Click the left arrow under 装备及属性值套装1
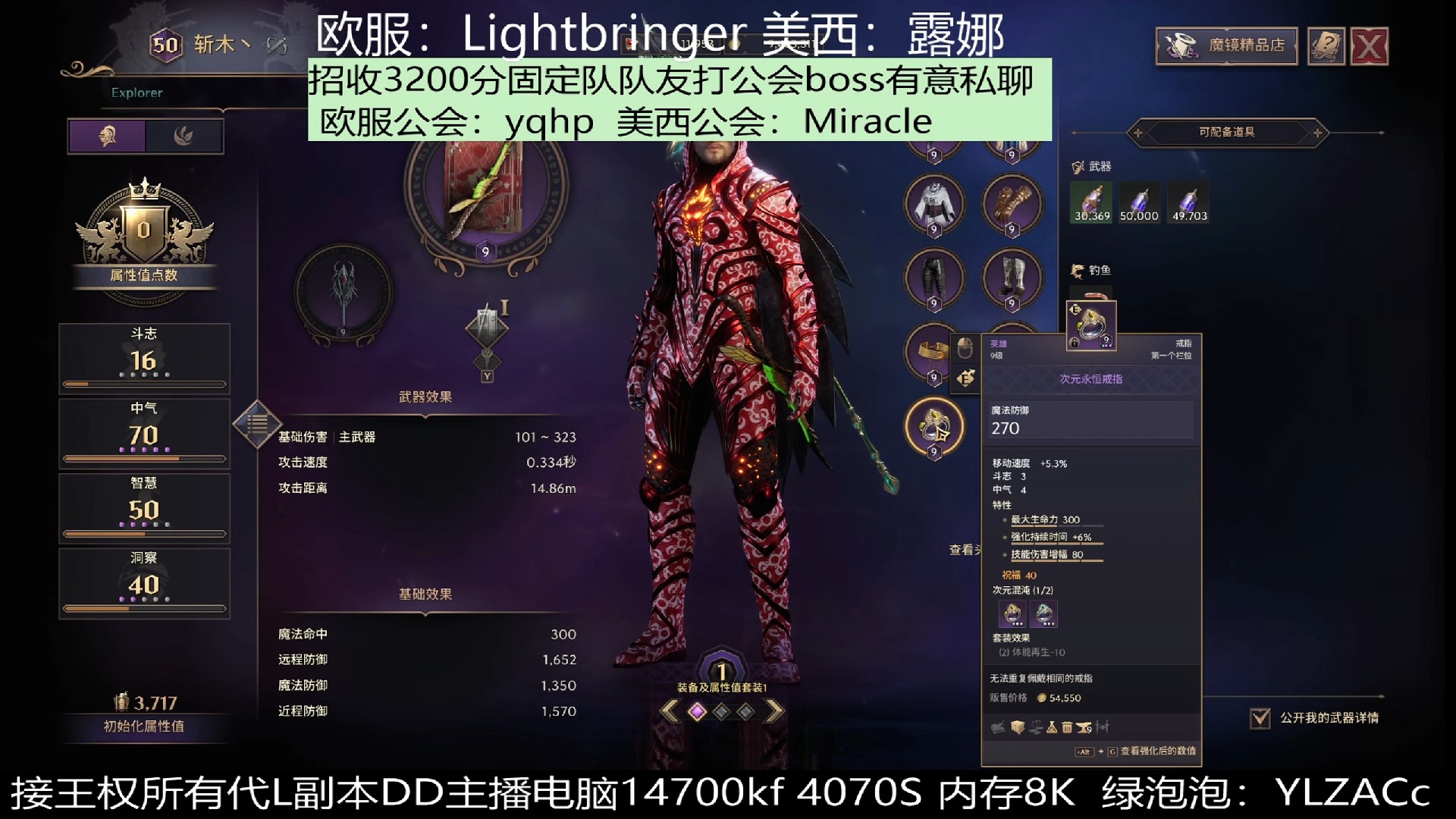 670,711
